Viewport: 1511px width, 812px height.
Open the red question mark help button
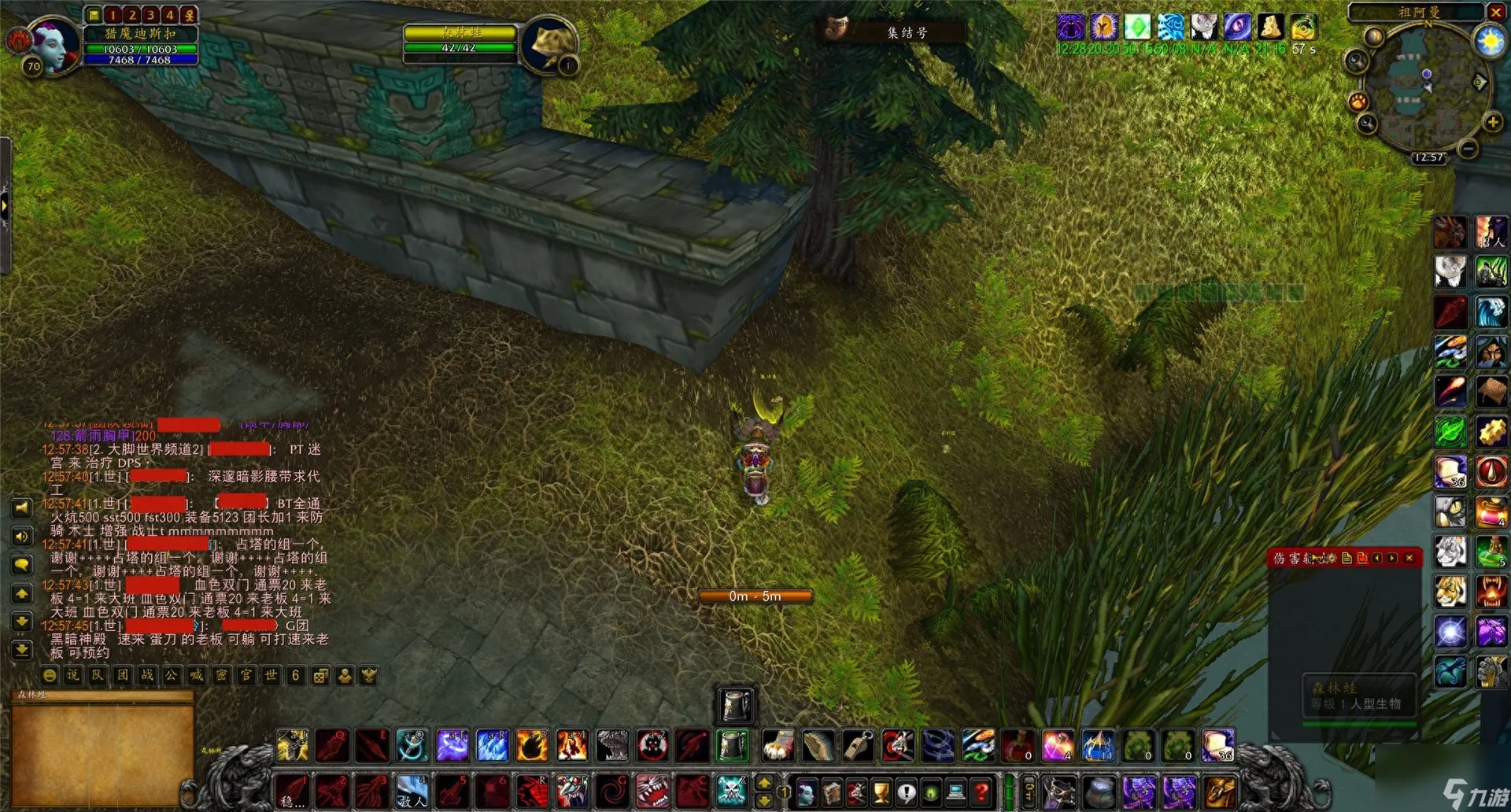pyautogui.click(x=981, y=791)
